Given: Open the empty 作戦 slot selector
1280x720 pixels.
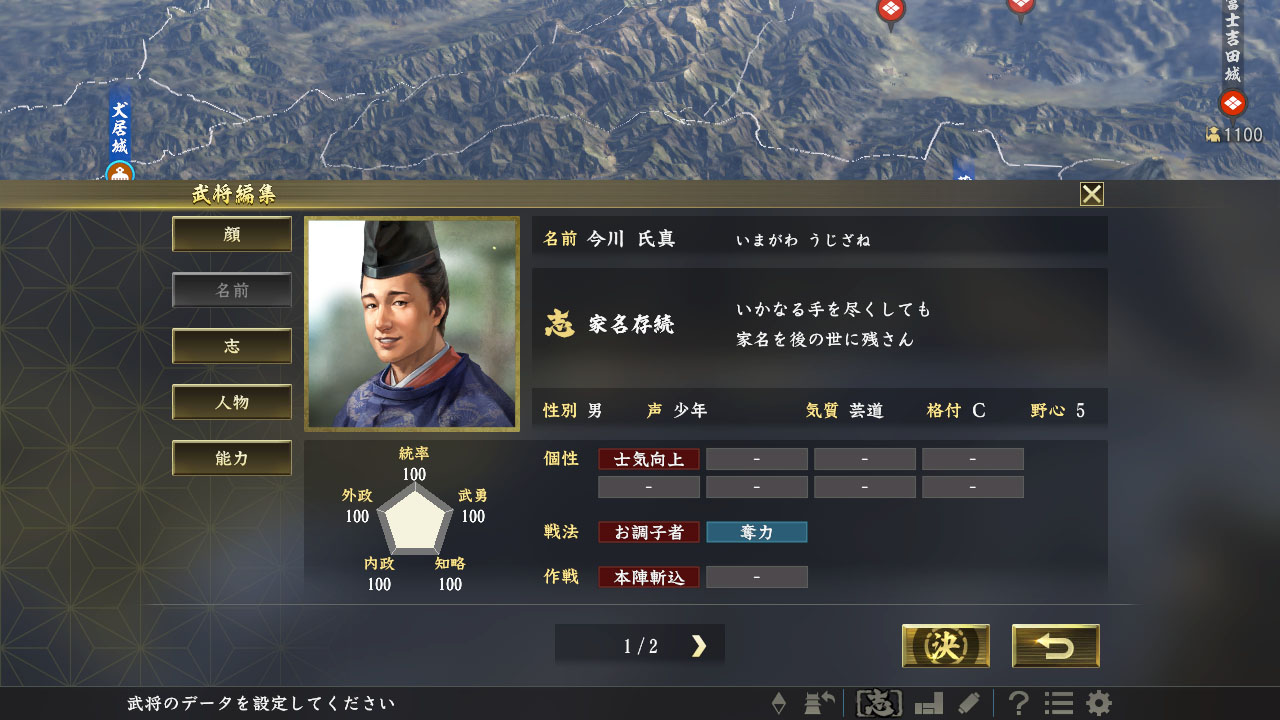Looking at the screenshot, I should pos(757,577).
